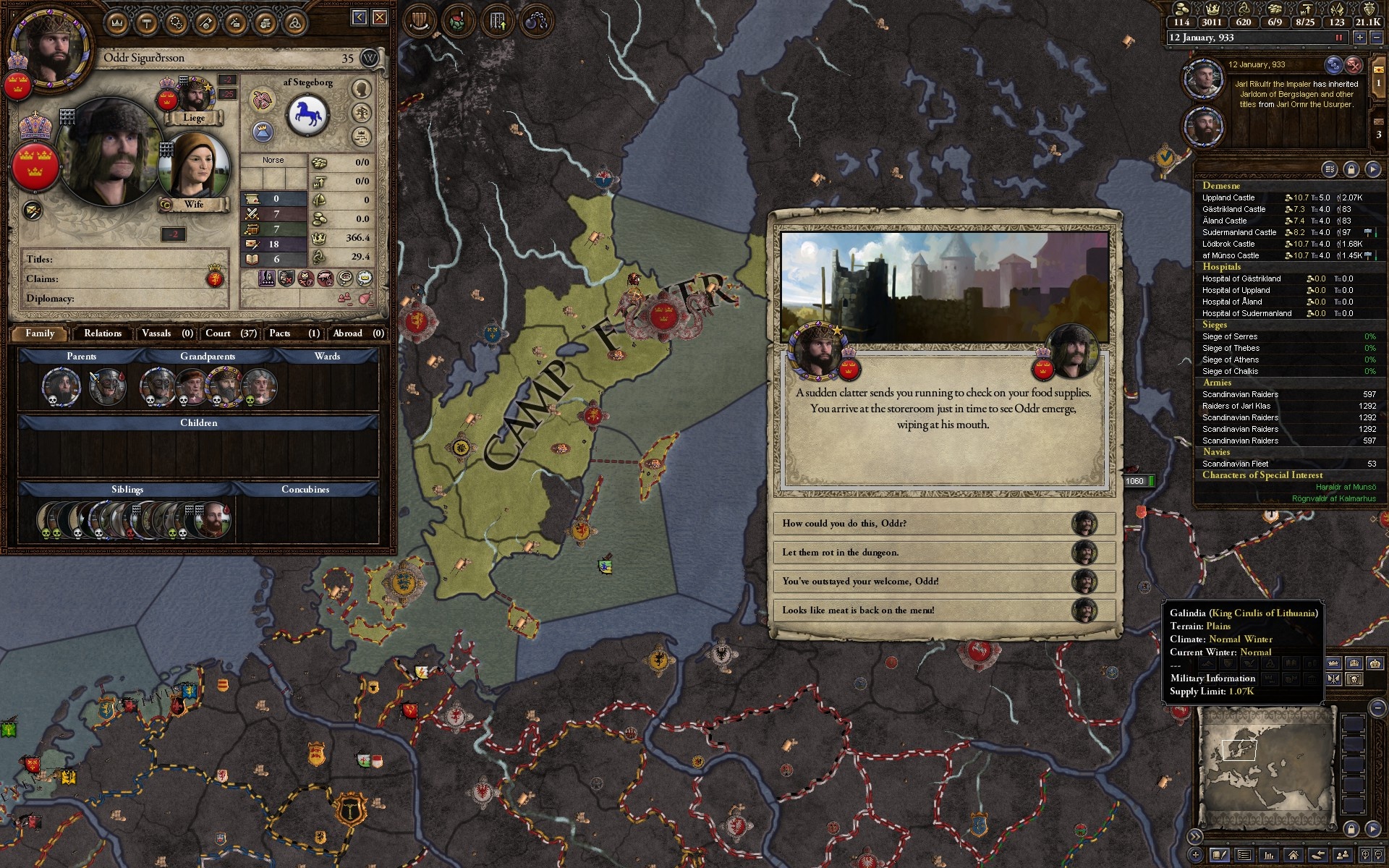This screenshot has width=1389, height=868.
Task: Click the world minimap
Action: click(x=1266, y=767)
